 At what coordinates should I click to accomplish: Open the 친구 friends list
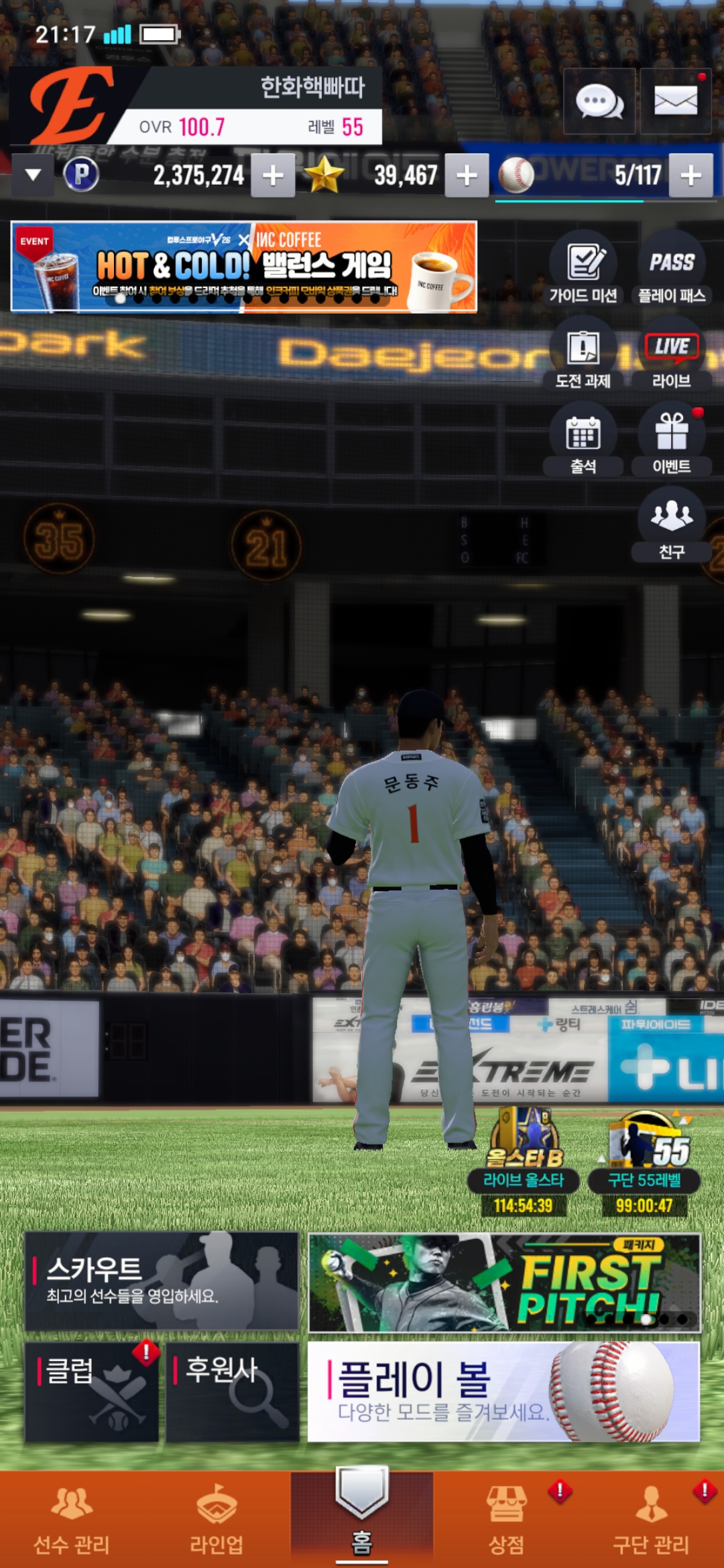(672, 525)
